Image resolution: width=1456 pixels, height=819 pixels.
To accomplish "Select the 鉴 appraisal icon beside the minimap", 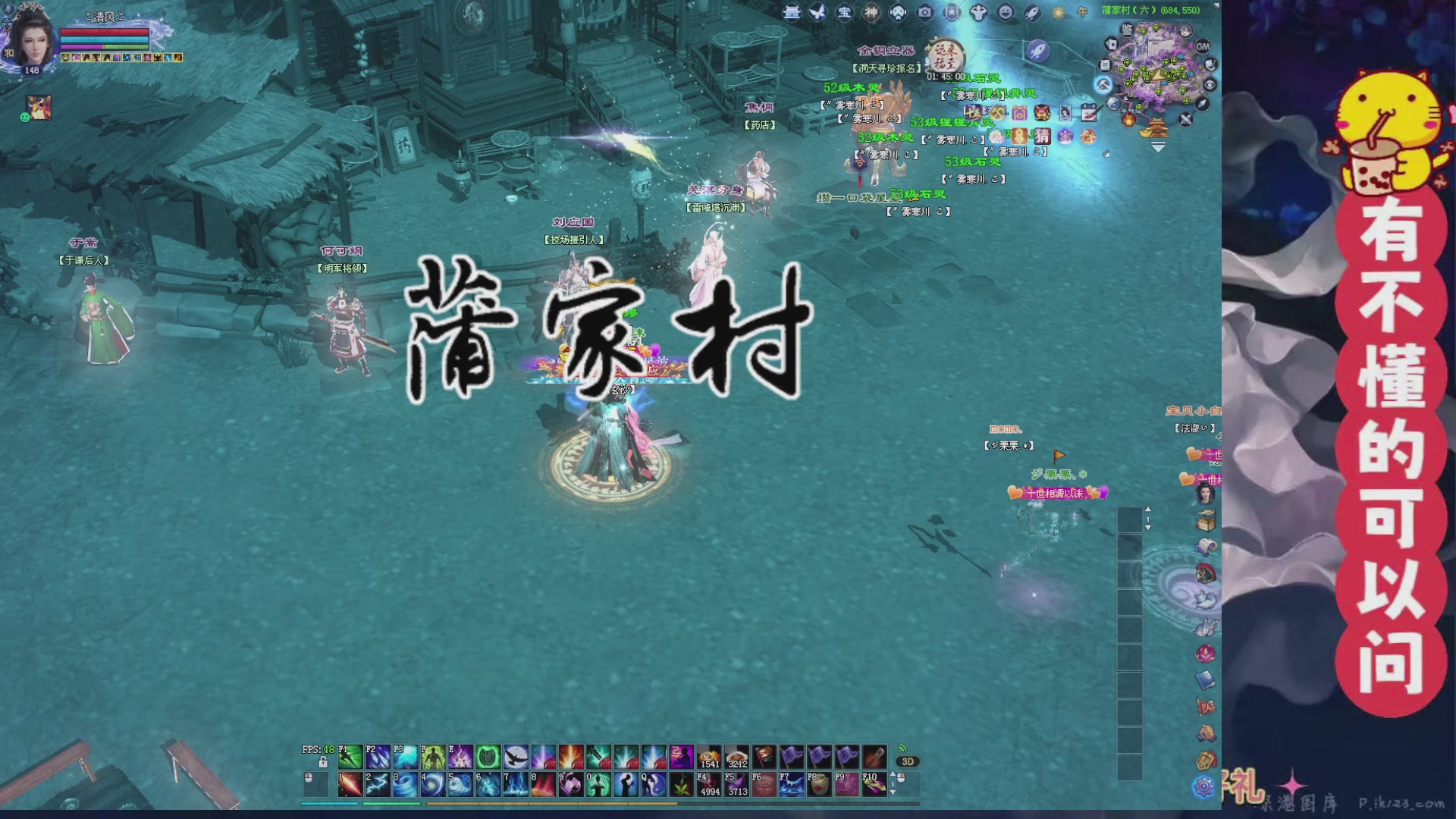I will point(1126,30).
